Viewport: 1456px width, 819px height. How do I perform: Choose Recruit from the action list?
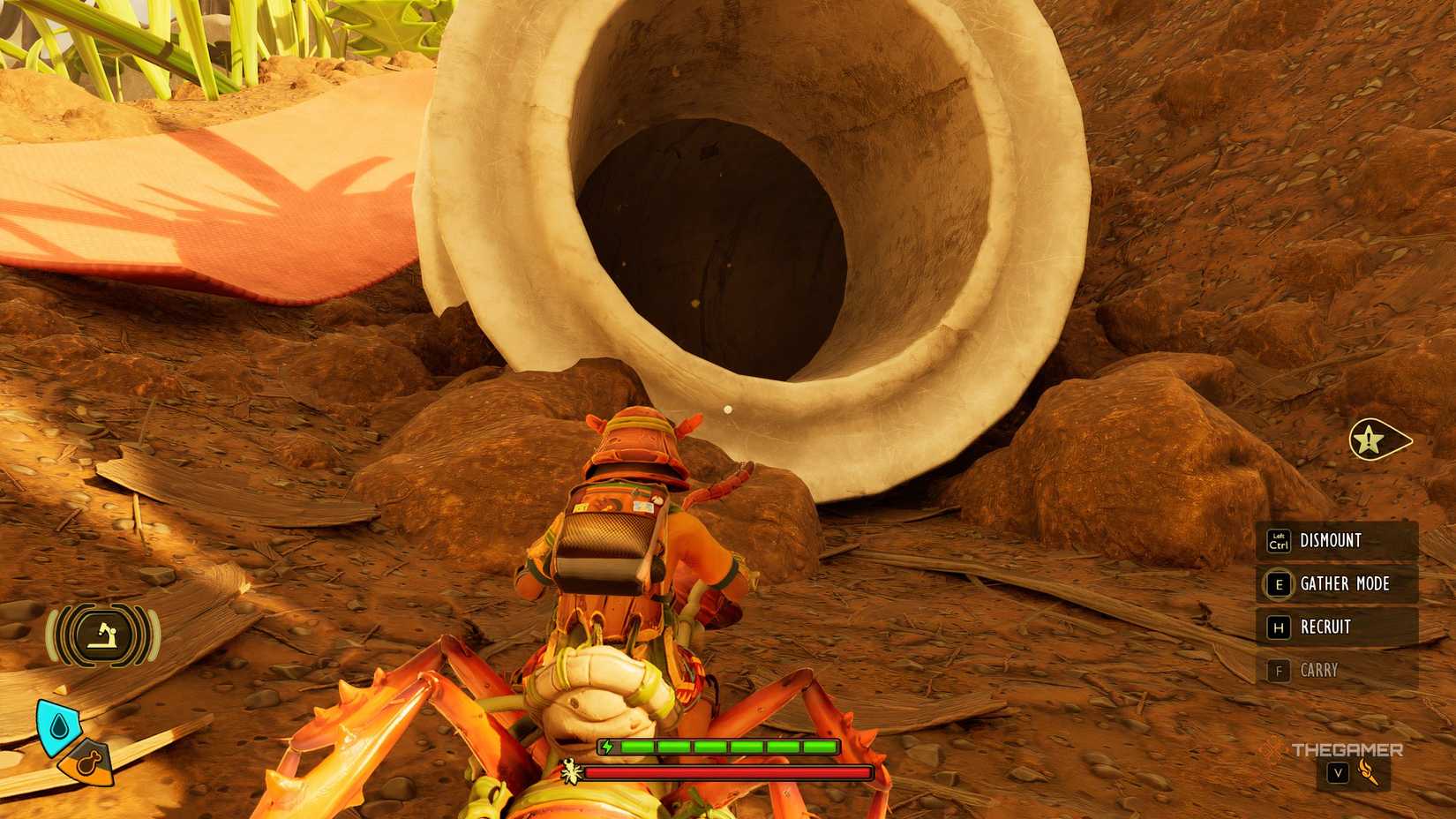(1325, 627)
